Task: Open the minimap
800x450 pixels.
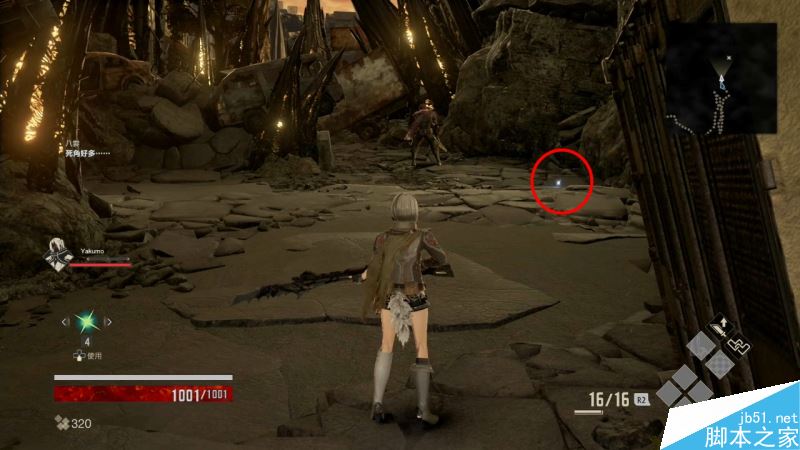Action: click(x=722, y=78)
